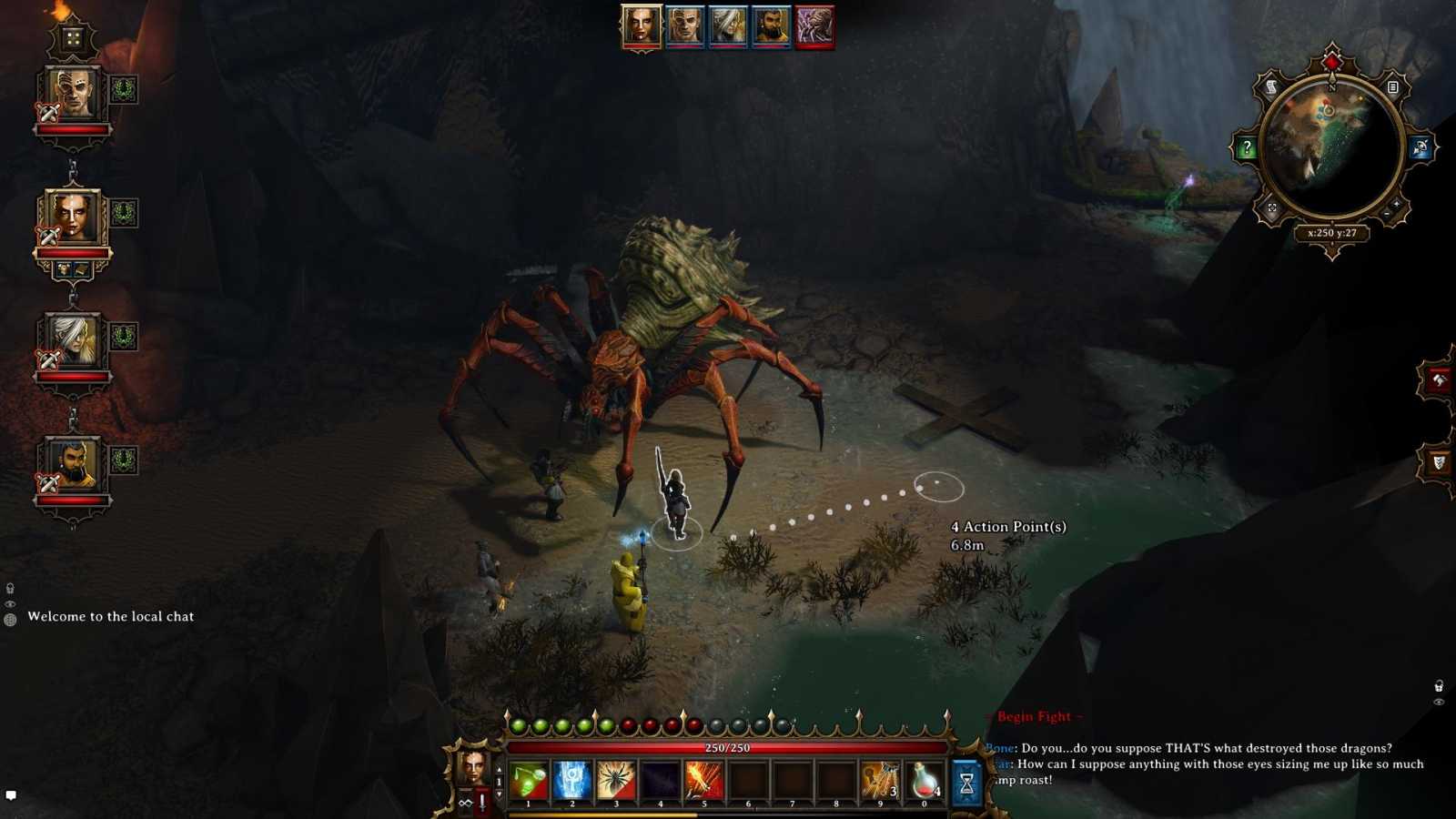This screenshot has width=1456, height=819.
Task: Use the green poison flask in hotbar slot 1
Action: tap(529, 780)
